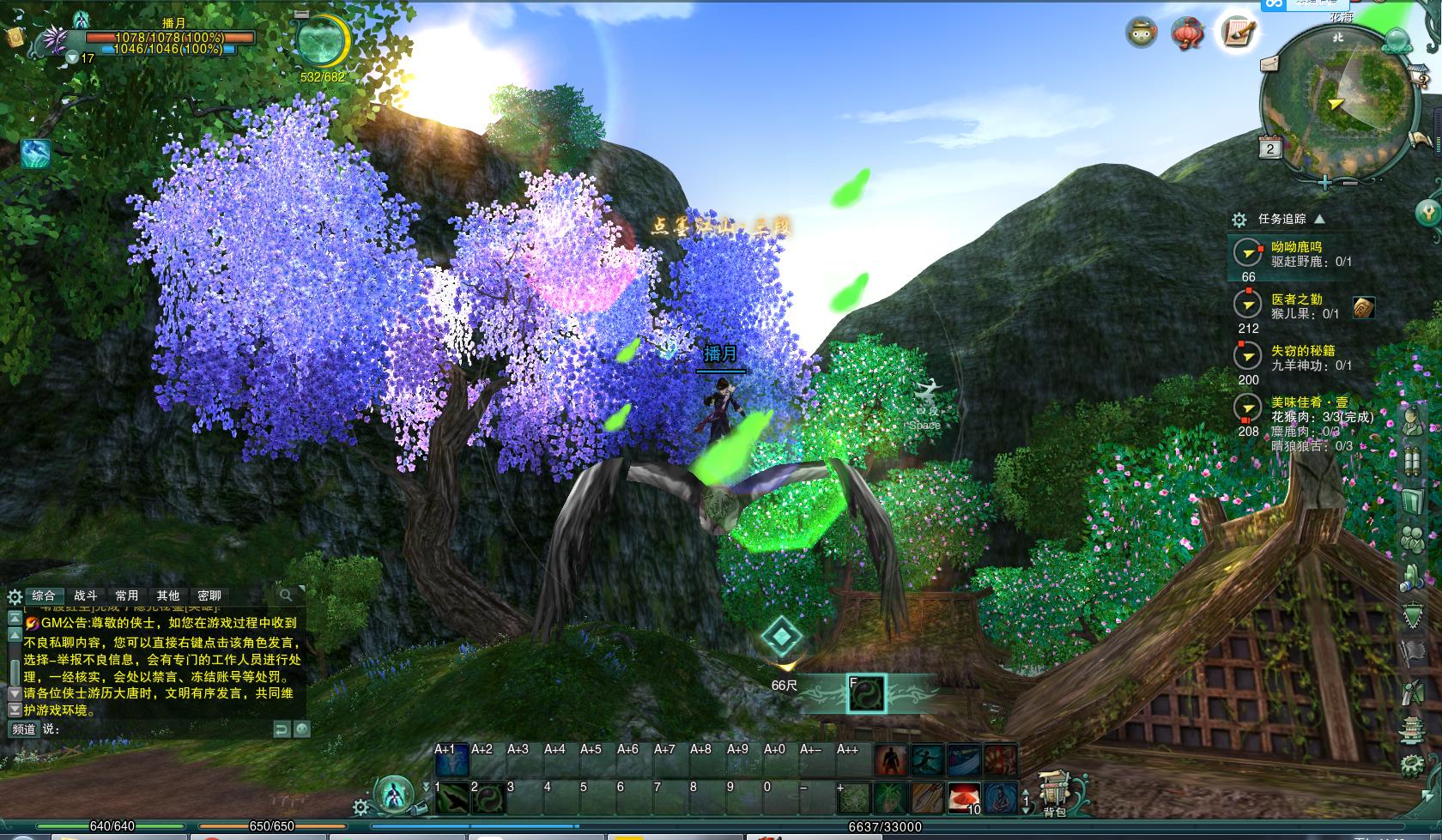Zoom out the minimap with minus button
Viewport: 1442px width, 840px height.
point(1350,183)
